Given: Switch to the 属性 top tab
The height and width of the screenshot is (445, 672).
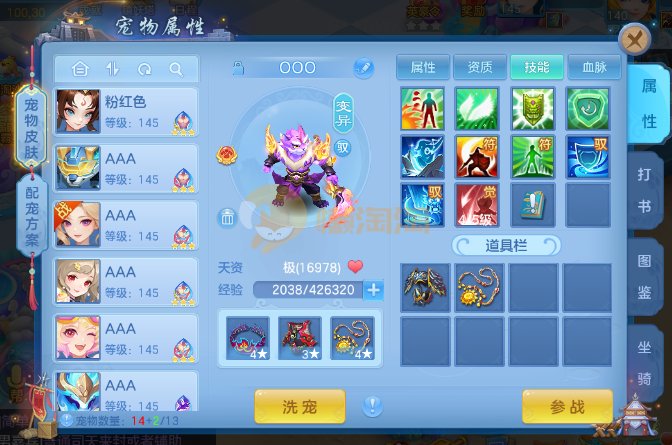Looking at the screenshot, I should coord(423,67).
